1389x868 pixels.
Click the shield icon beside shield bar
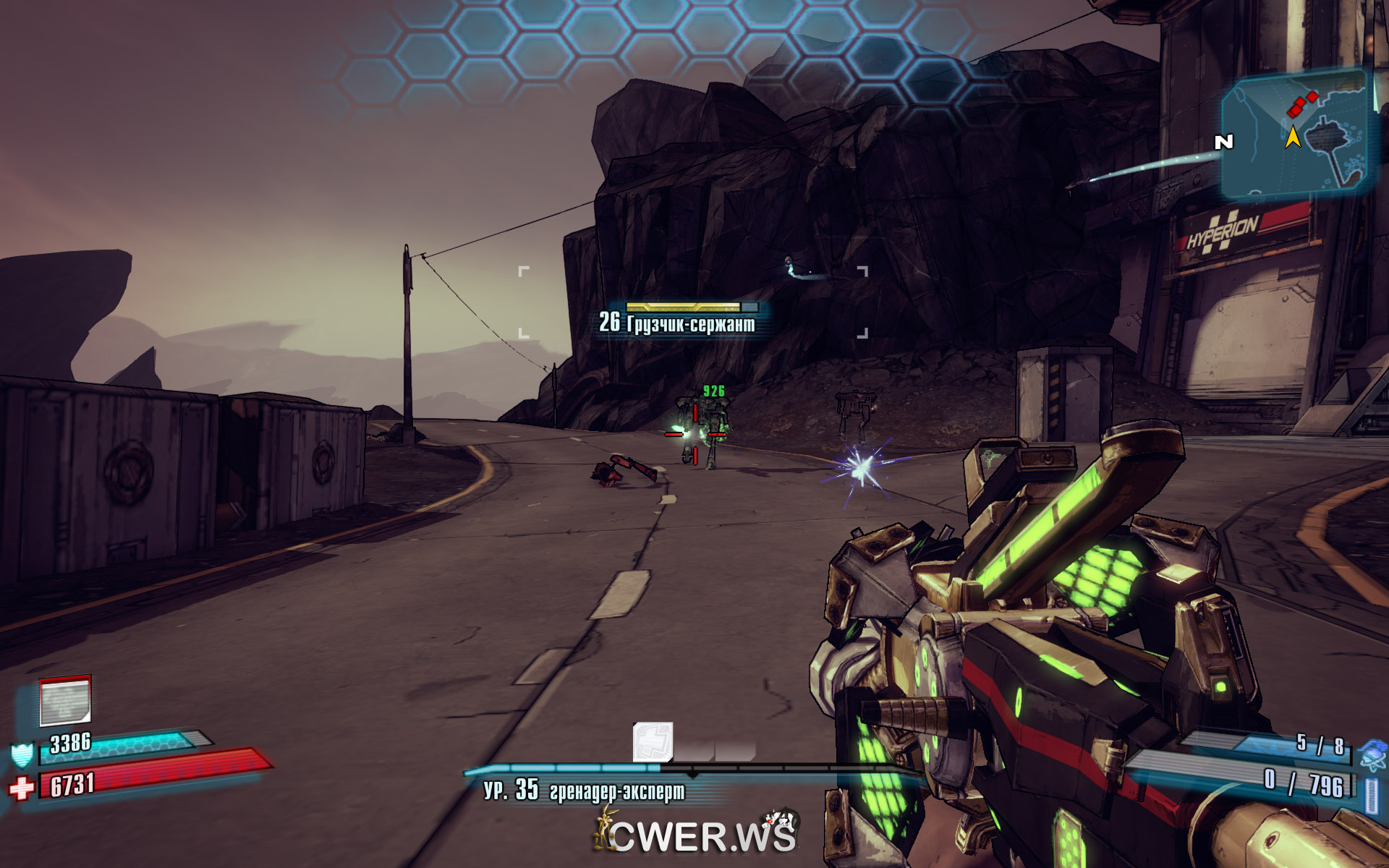point(22,754)
